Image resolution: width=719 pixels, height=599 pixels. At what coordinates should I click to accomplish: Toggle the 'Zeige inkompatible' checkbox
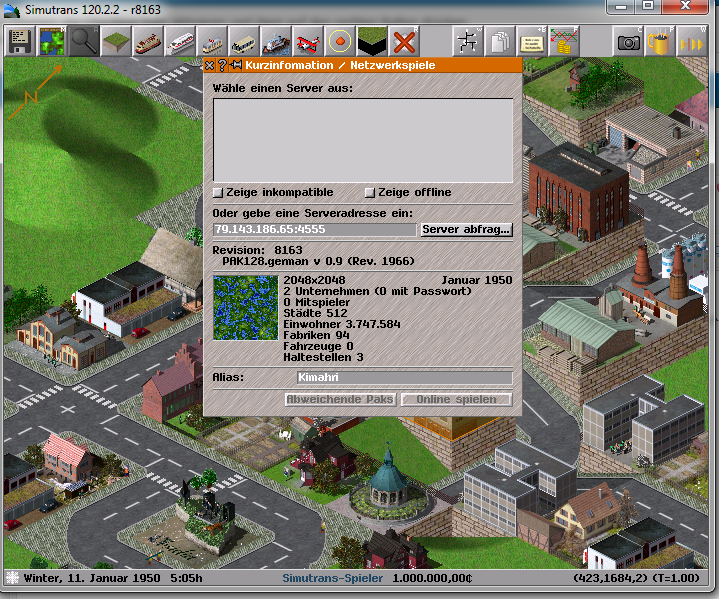coord(218,192)
